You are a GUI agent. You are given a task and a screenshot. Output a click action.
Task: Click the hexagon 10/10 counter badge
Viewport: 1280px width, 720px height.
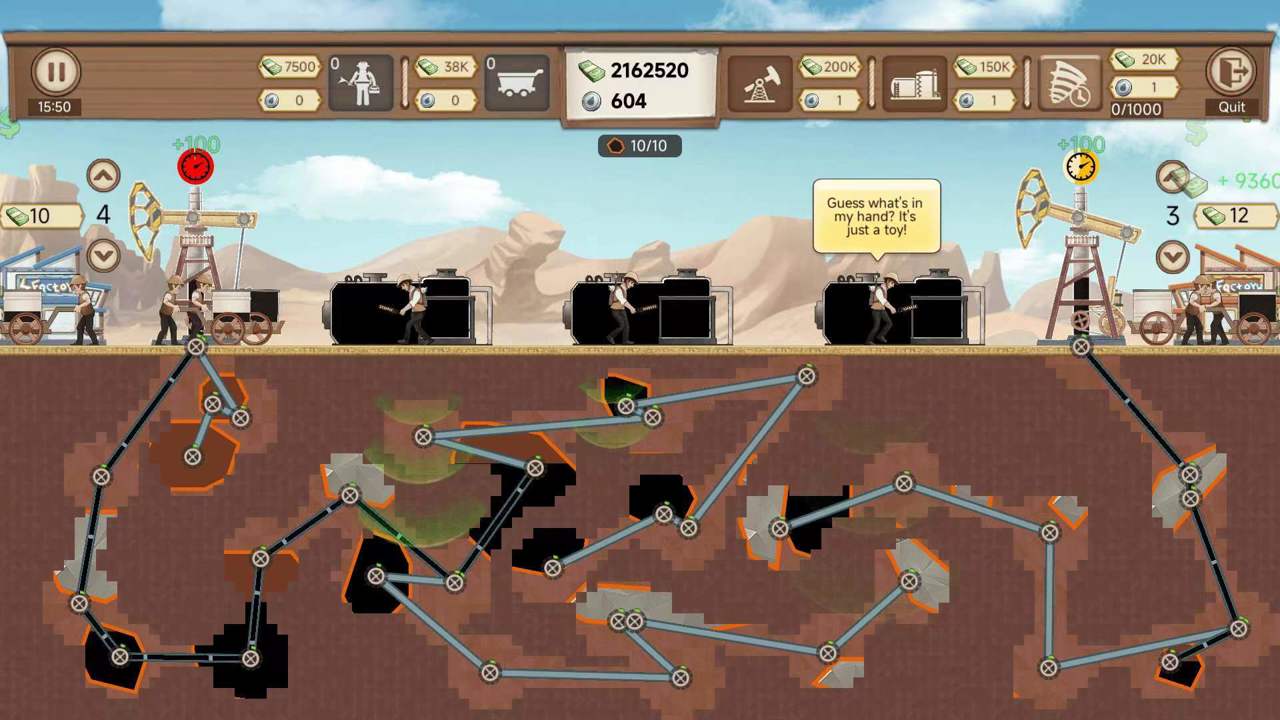coord(641,146)
